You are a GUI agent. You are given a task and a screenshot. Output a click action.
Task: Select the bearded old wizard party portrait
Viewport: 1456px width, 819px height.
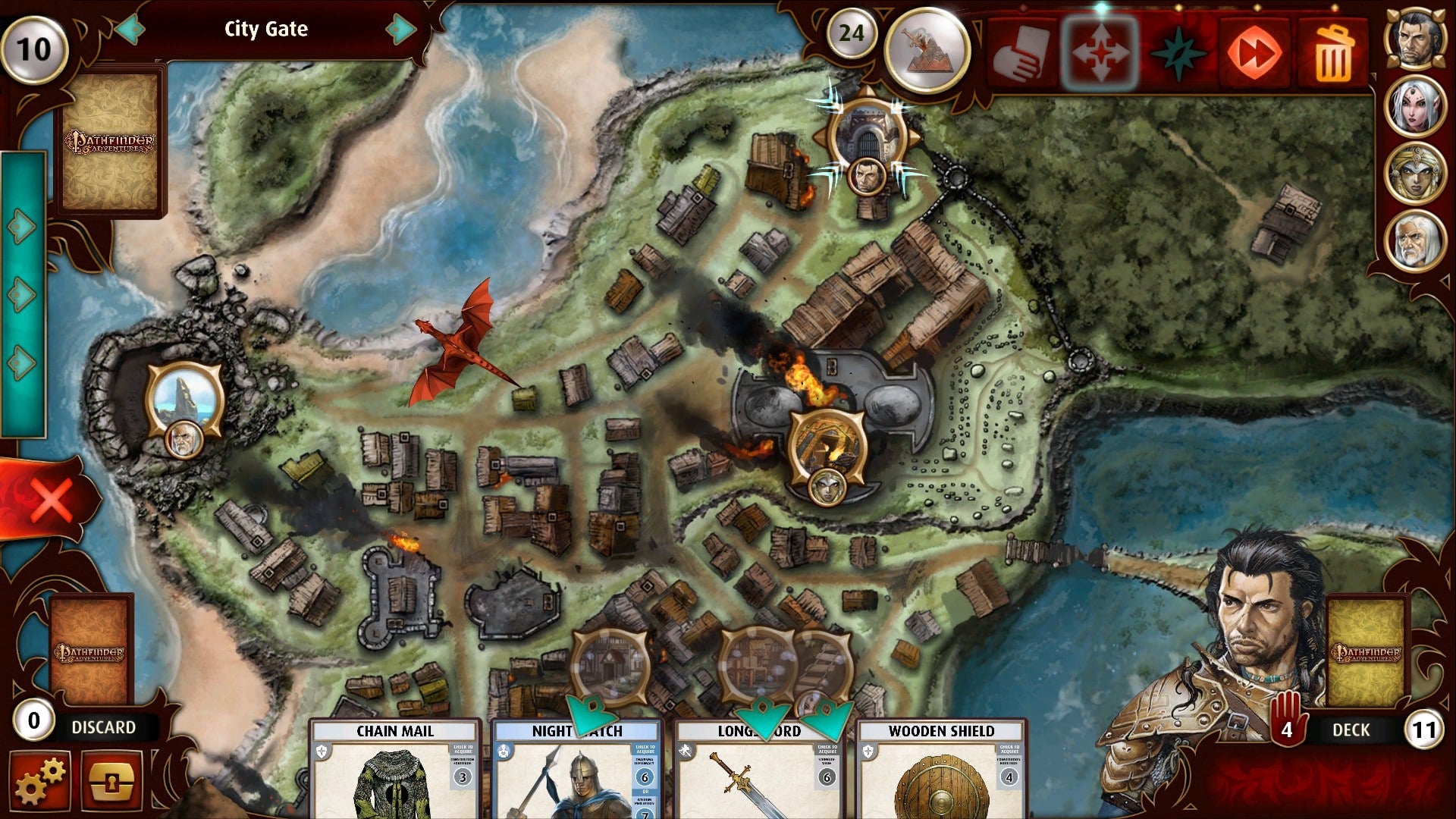[1416, 241]
